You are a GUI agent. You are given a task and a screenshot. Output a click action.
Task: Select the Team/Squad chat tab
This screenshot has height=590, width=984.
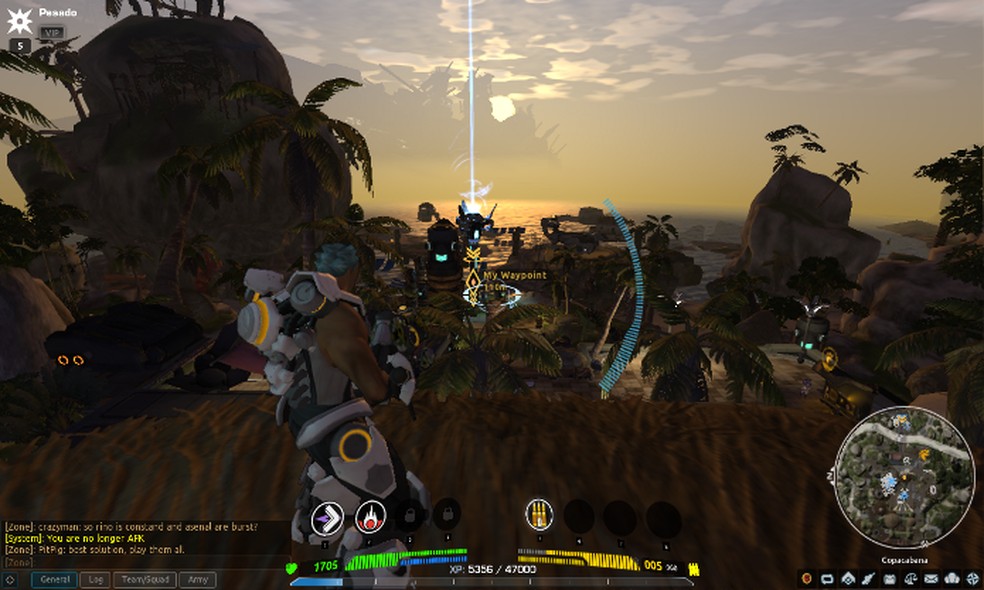pos(146,579)
